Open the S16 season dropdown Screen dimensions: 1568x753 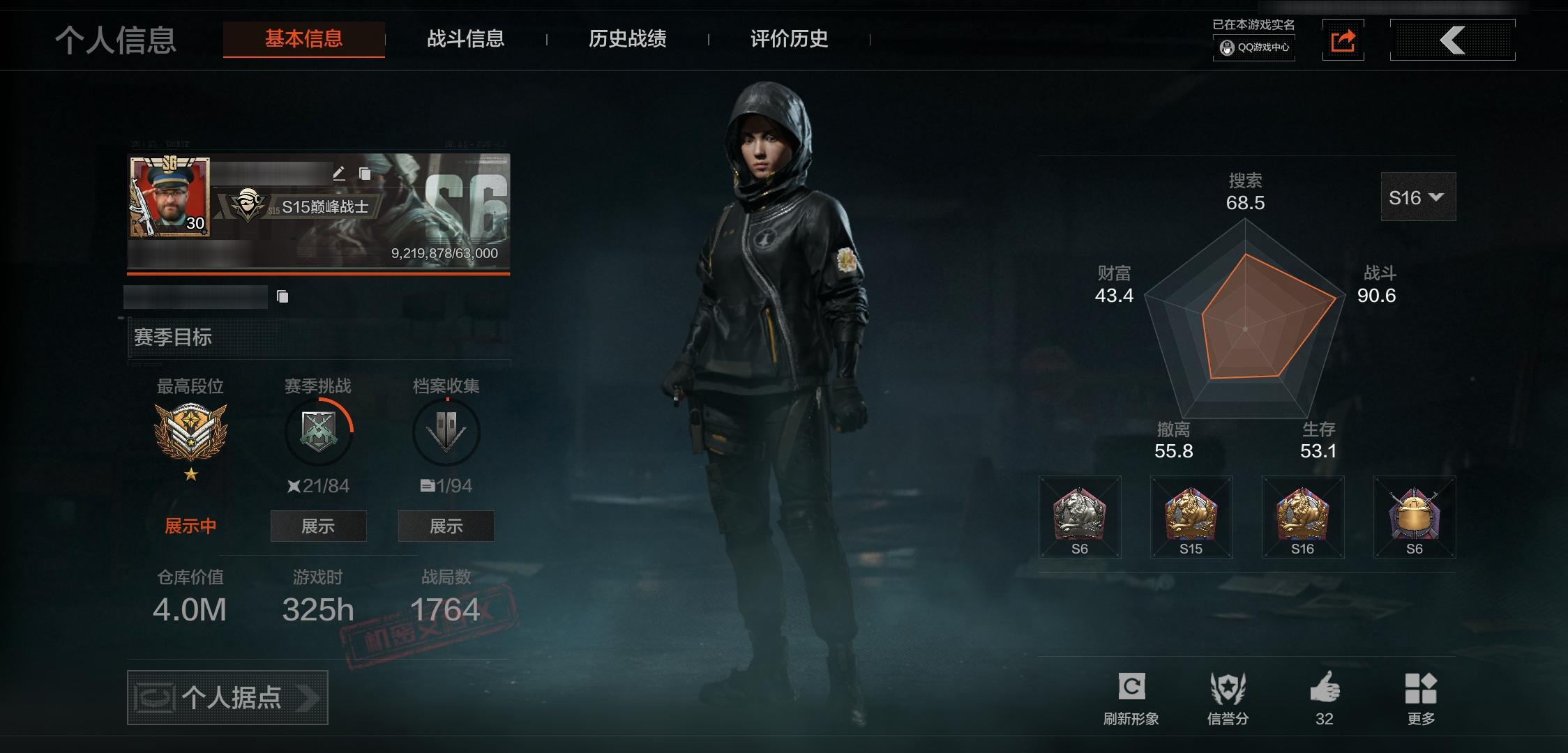click(1418, 197)
